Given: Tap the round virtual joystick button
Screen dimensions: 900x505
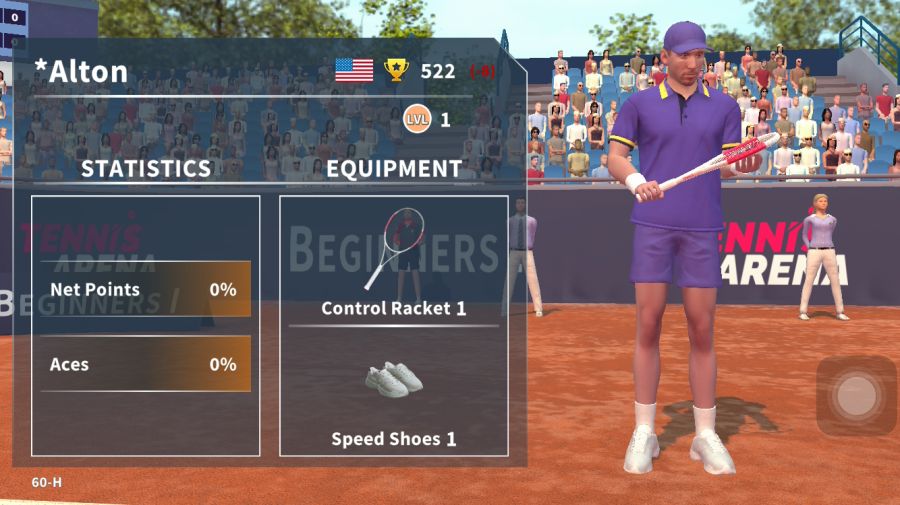Looking at the screenshot, I should [856, 396].
